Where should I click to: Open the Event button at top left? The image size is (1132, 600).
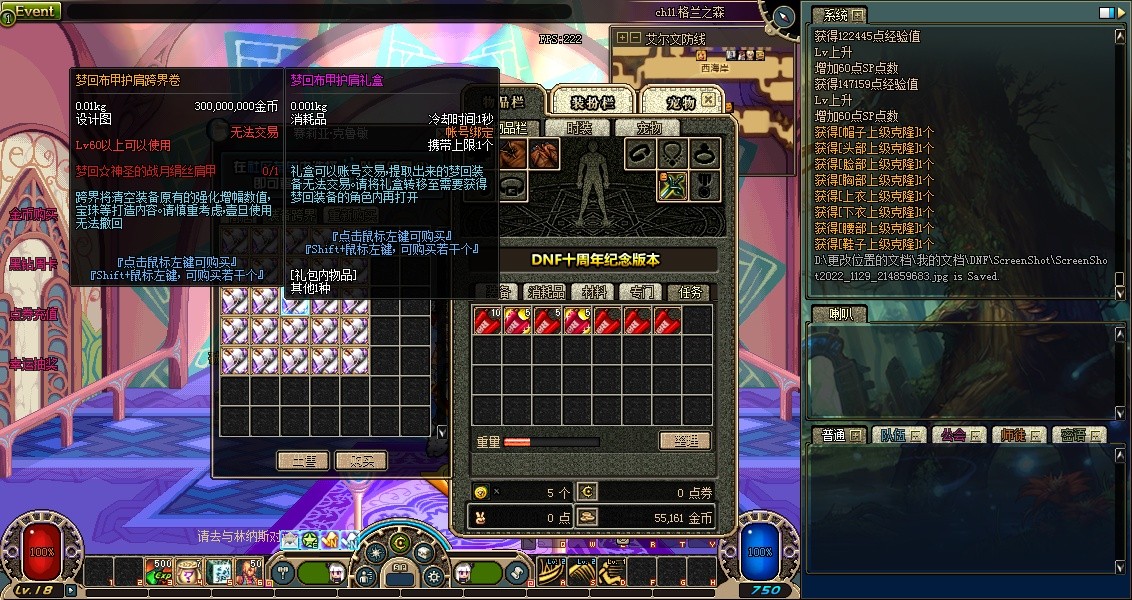32,11
